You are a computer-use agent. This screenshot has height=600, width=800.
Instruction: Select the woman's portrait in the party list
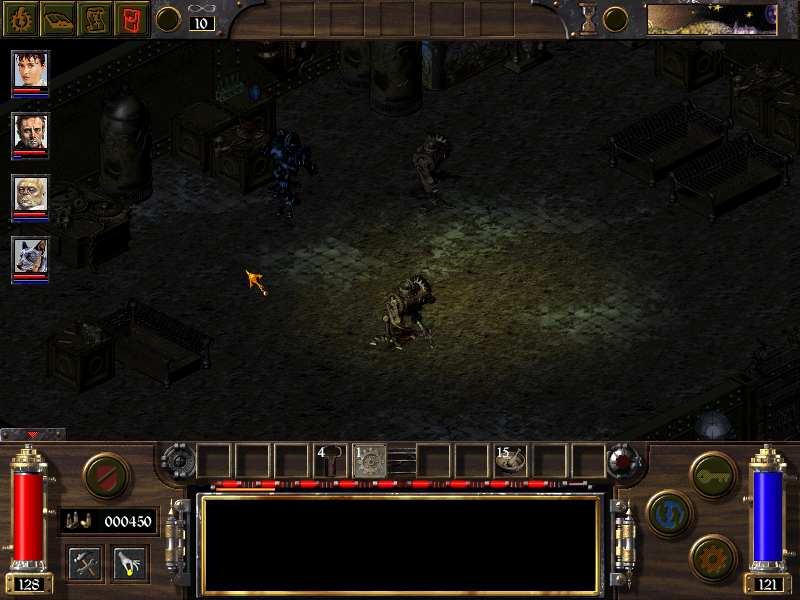pyautogui.click(x=31, y=70)
